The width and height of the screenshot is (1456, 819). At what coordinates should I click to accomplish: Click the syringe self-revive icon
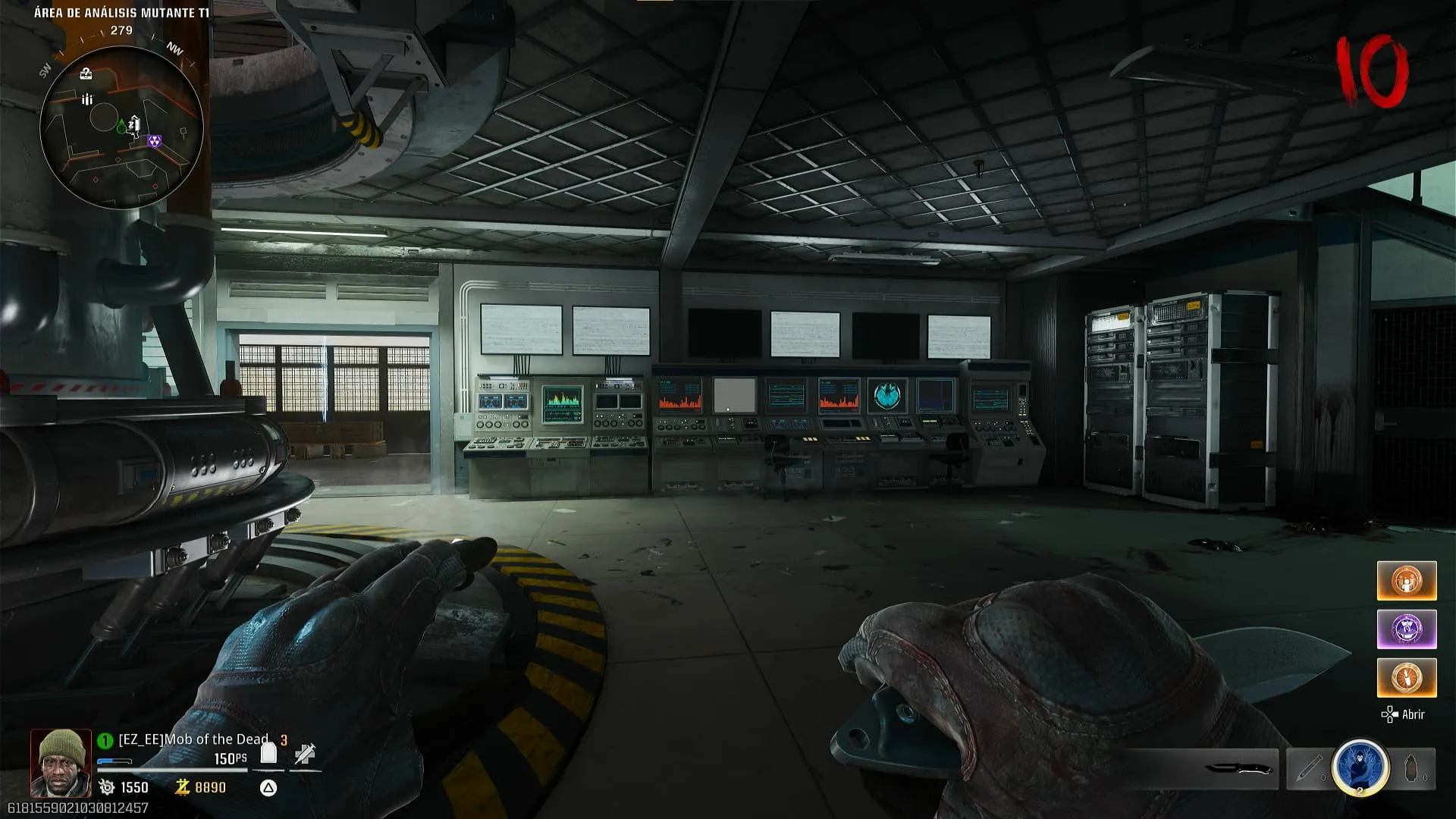305,754
